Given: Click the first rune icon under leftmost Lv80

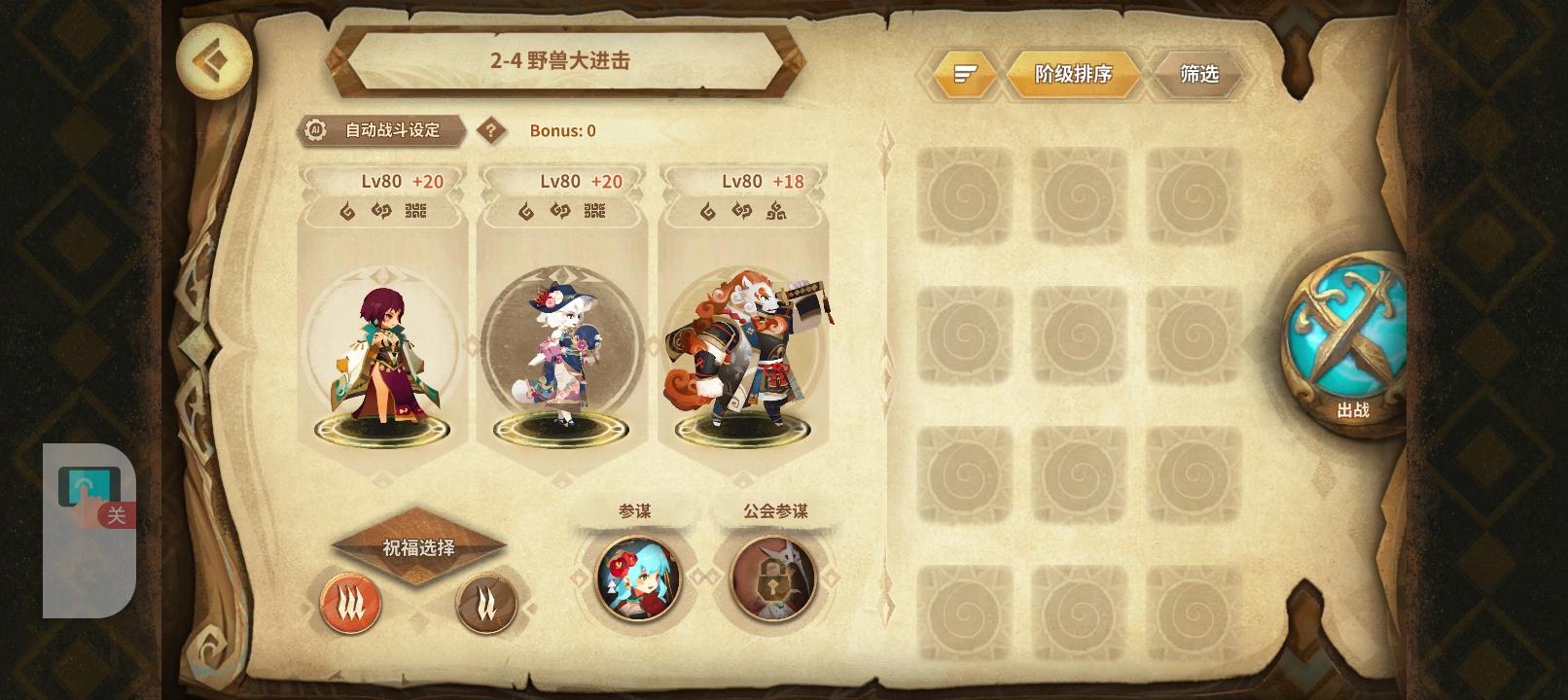Looking at the screenshot, I should coord(346,210).
